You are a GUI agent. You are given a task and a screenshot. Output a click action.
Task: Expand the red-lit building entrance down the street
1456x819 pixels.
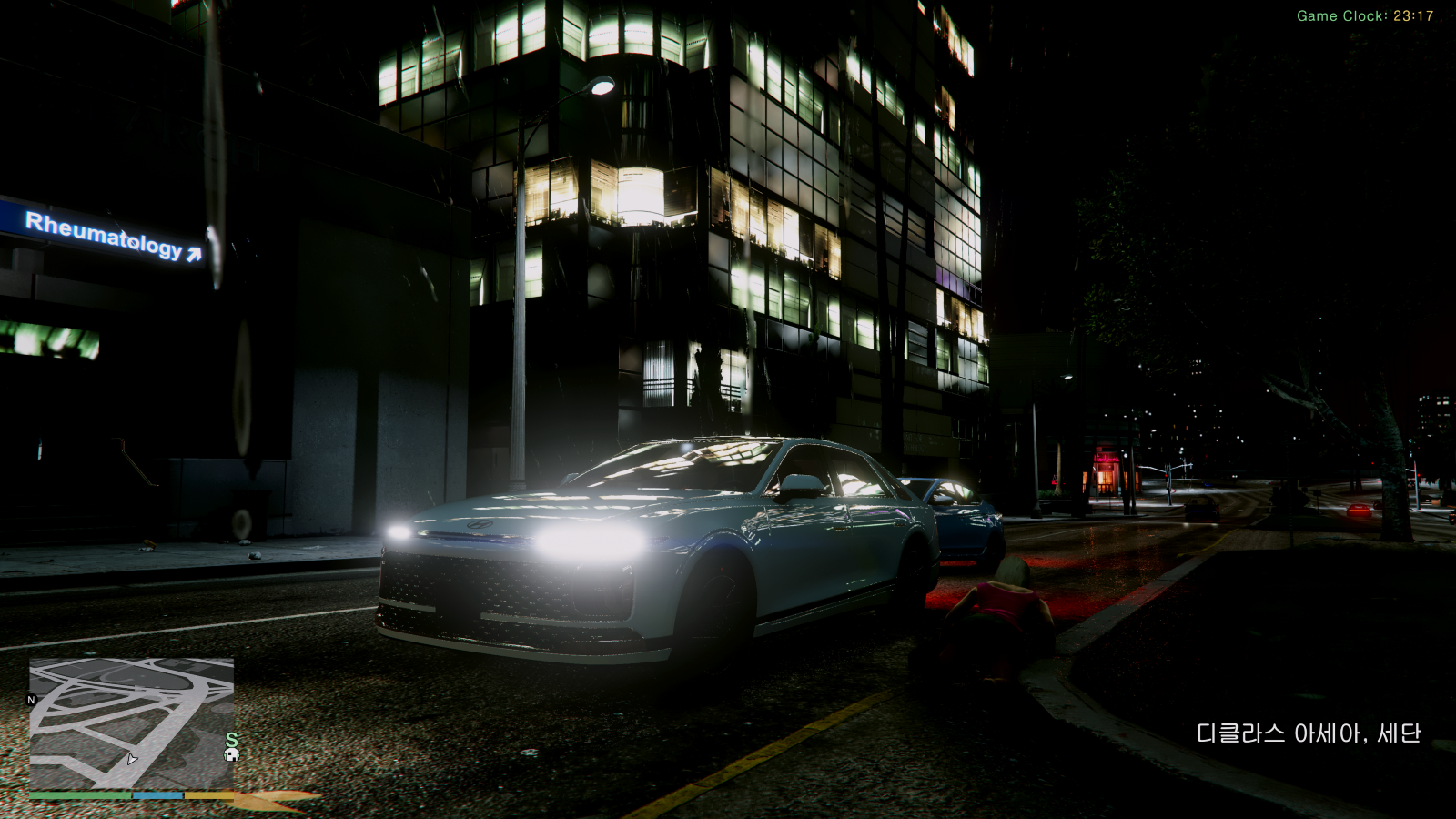(1104, 471)
